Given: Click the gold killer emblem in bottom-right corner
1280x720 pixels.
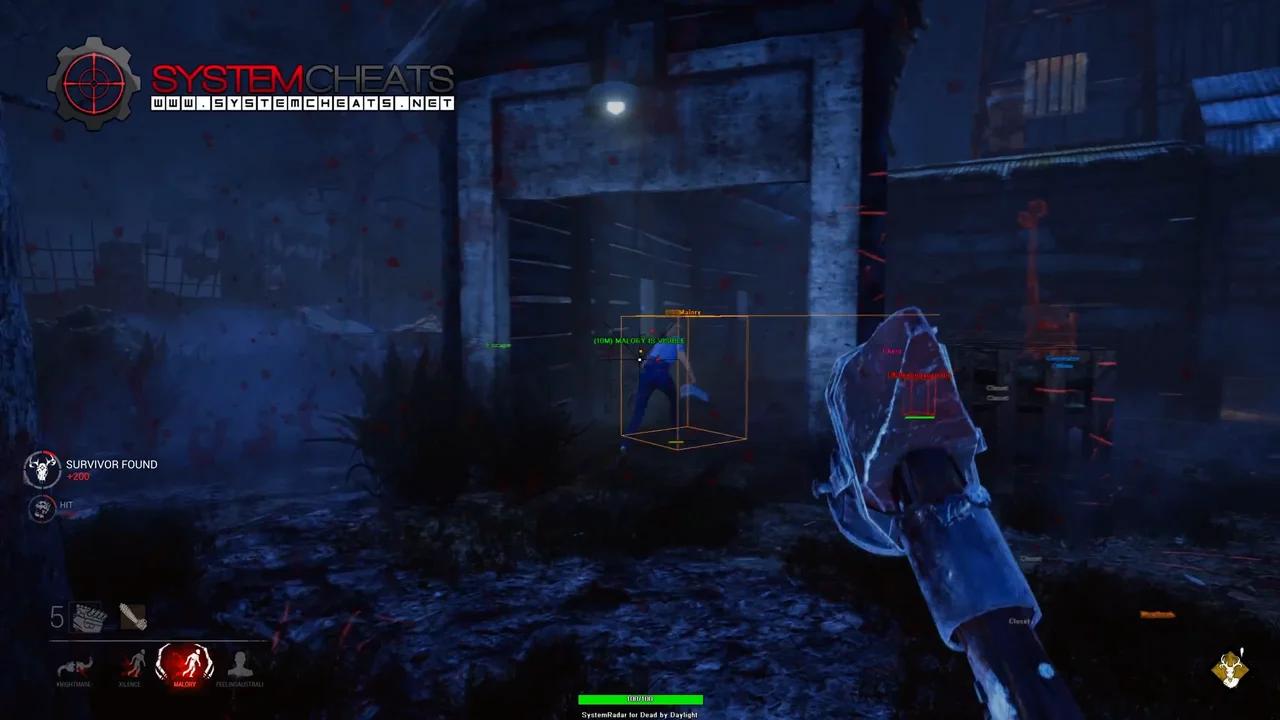Looking at the screenshot, I should pyautogui.click(x=1228, y=669).
